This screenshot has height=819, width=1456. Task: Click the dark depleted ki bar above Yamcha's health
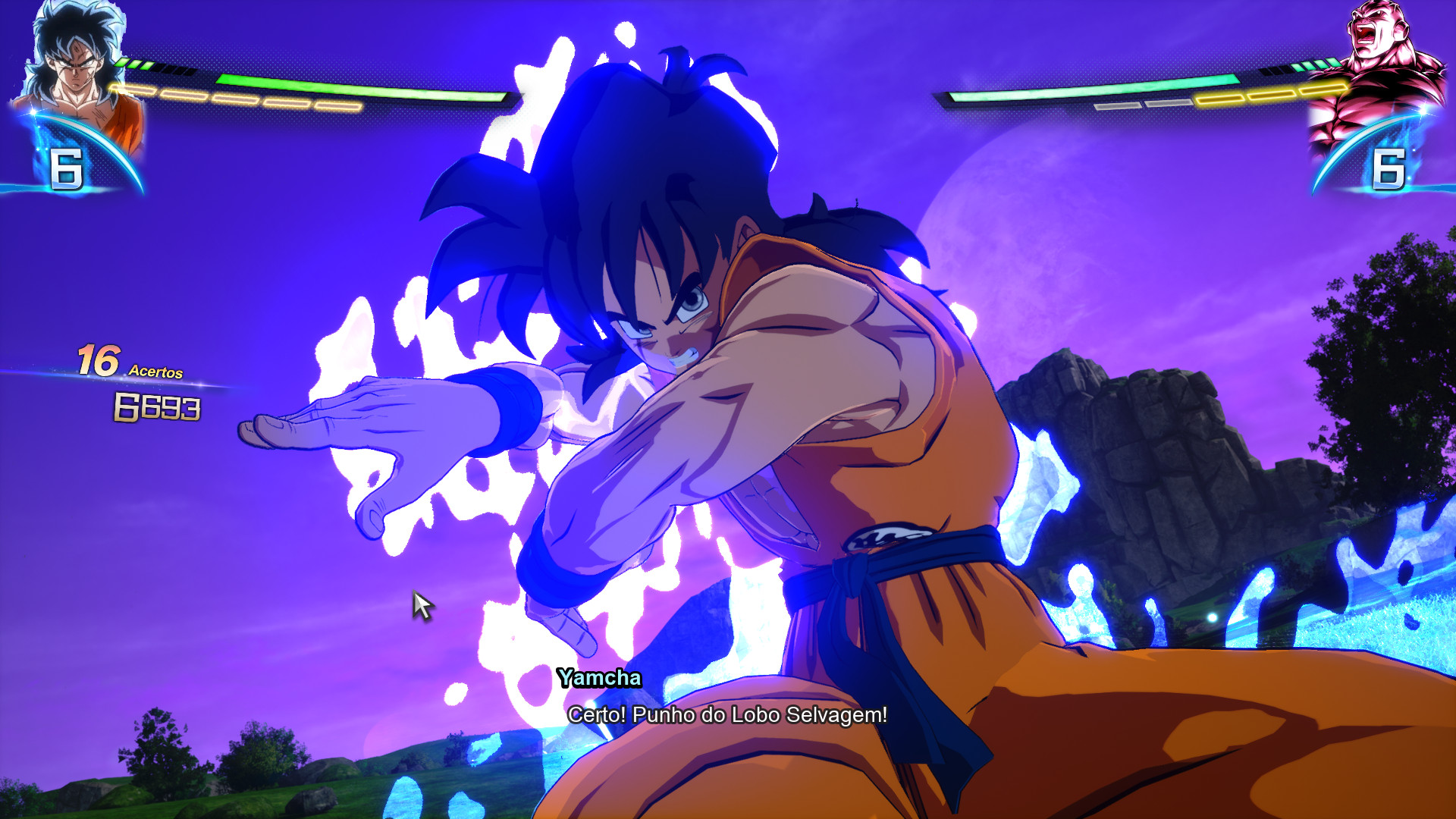click(176, 68)
